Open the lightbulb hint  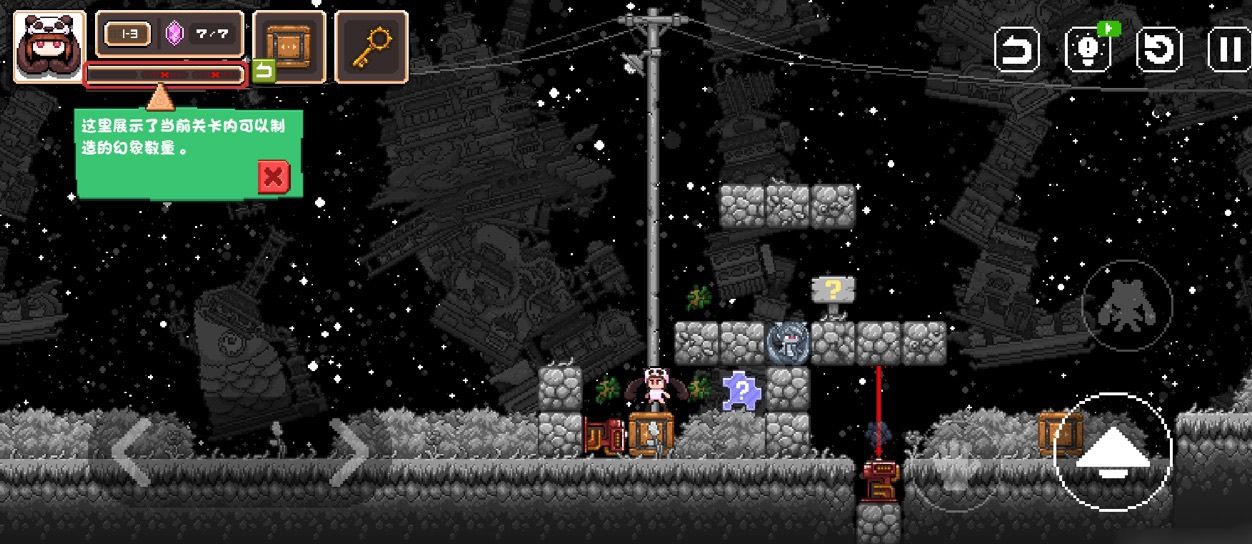tap(1087, 49)
